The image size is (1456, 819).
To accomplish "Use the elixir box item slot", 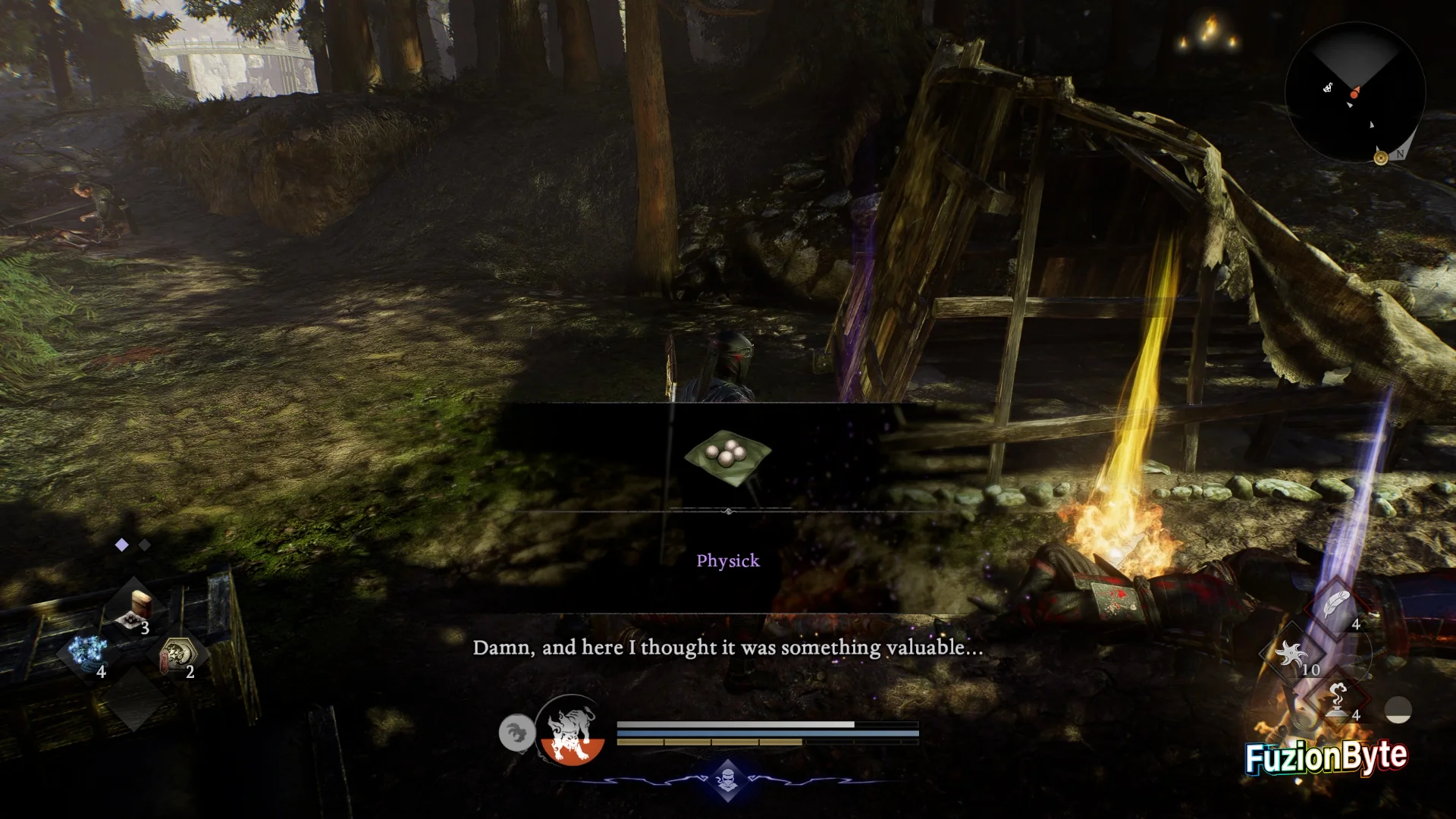I will 136,610.
